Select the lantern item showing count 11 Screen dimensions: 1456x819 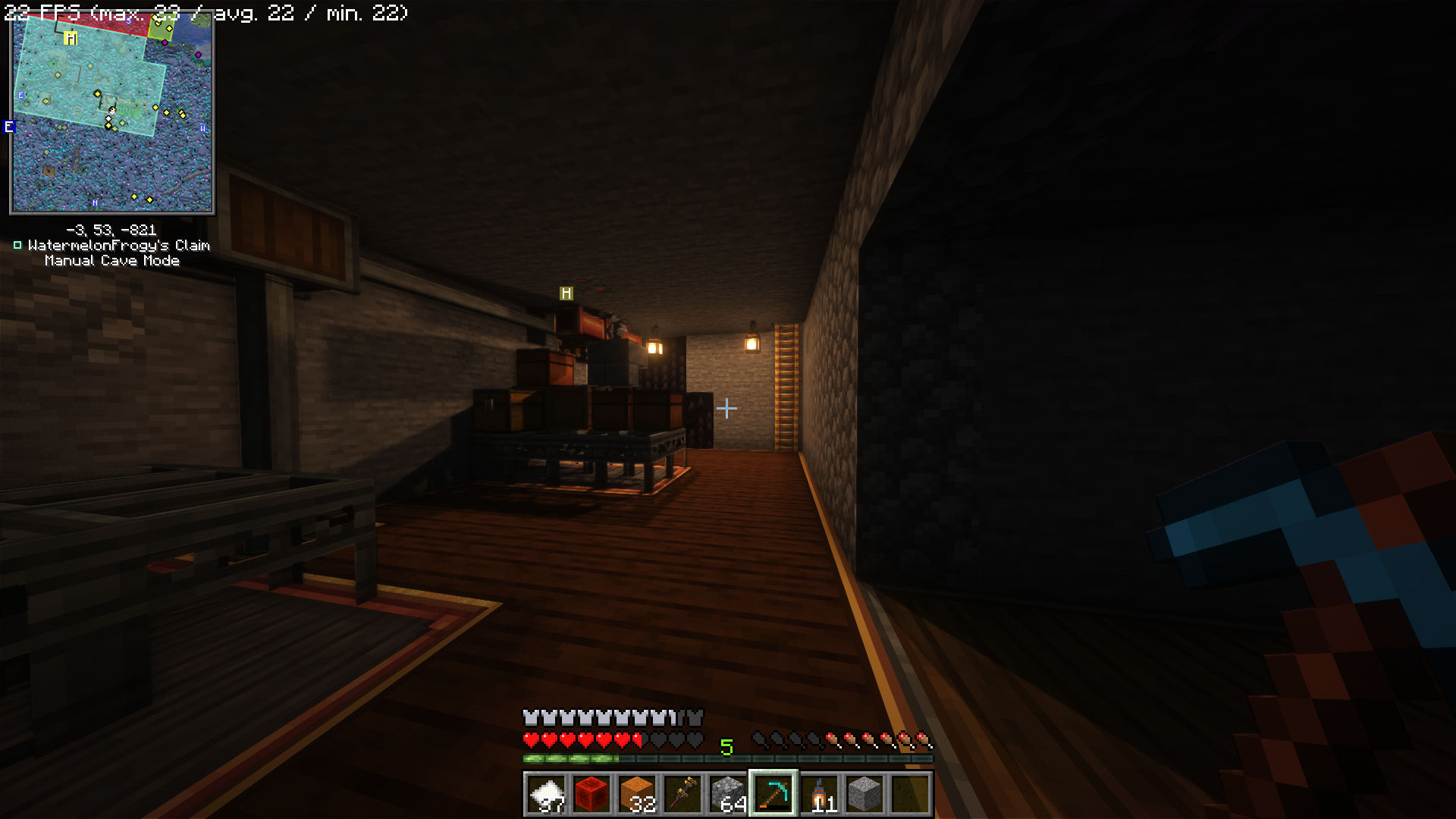point(819,793)
